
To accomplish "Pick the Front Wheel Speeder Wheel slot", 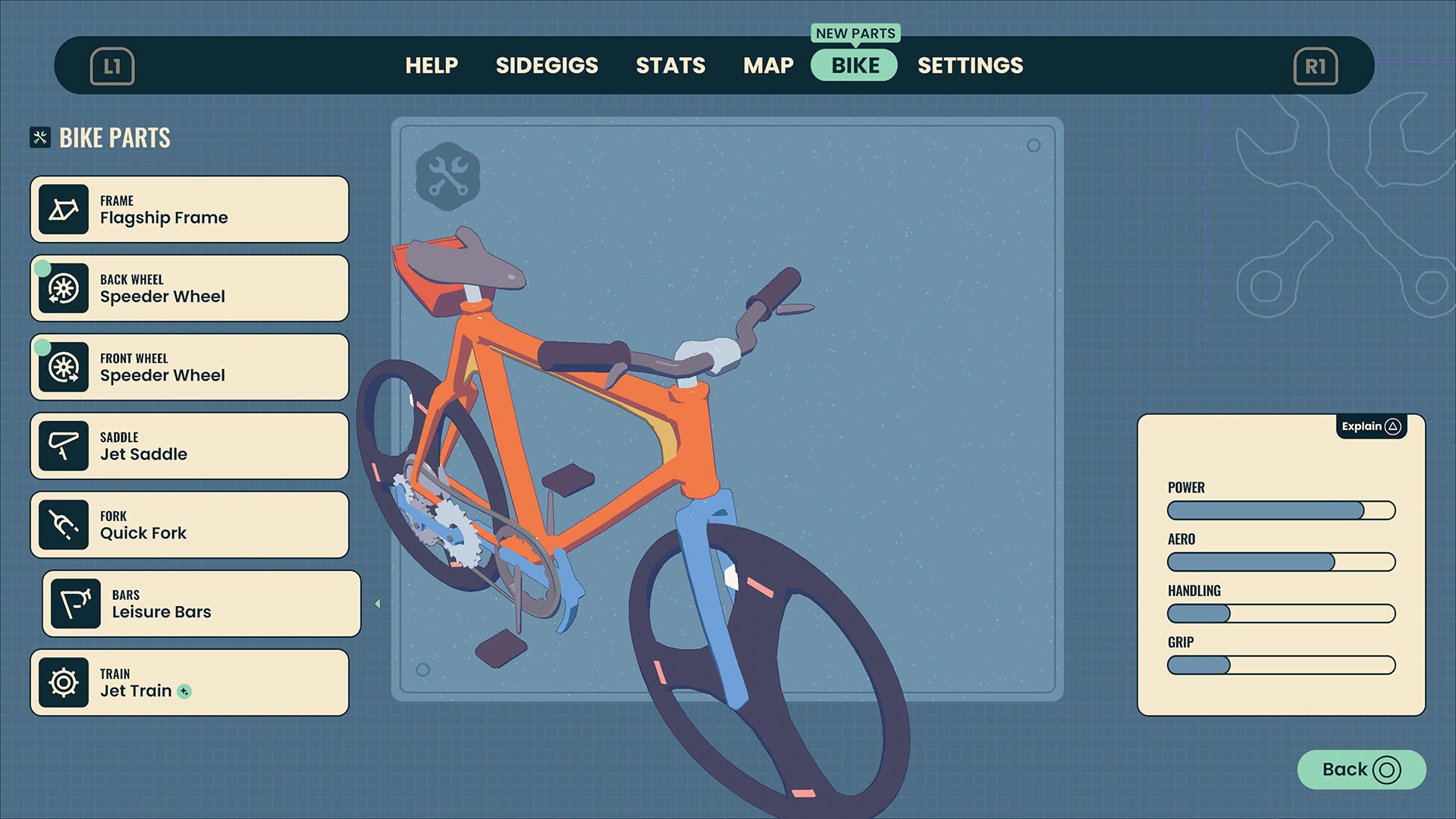I will (x=190, y=368).
